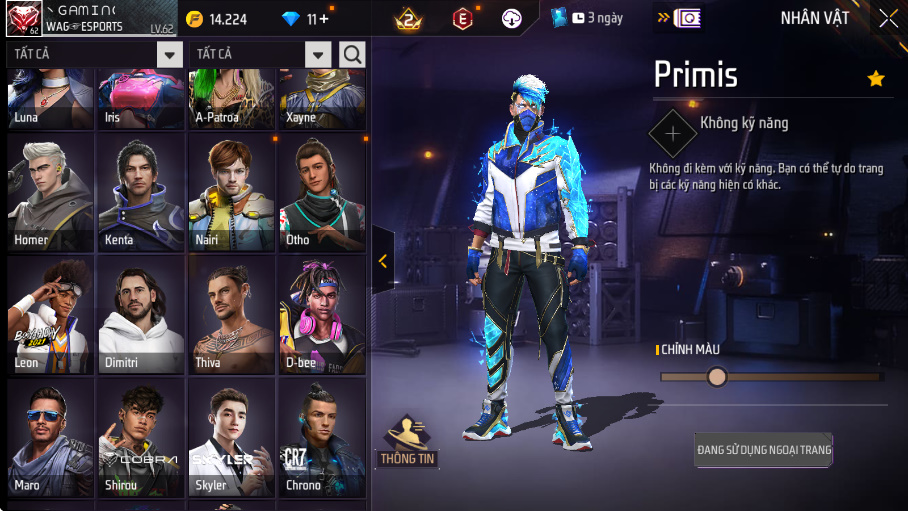The image size is (908, 511).
Task: Choose Kenta from the character list
Action: (141, 193)
